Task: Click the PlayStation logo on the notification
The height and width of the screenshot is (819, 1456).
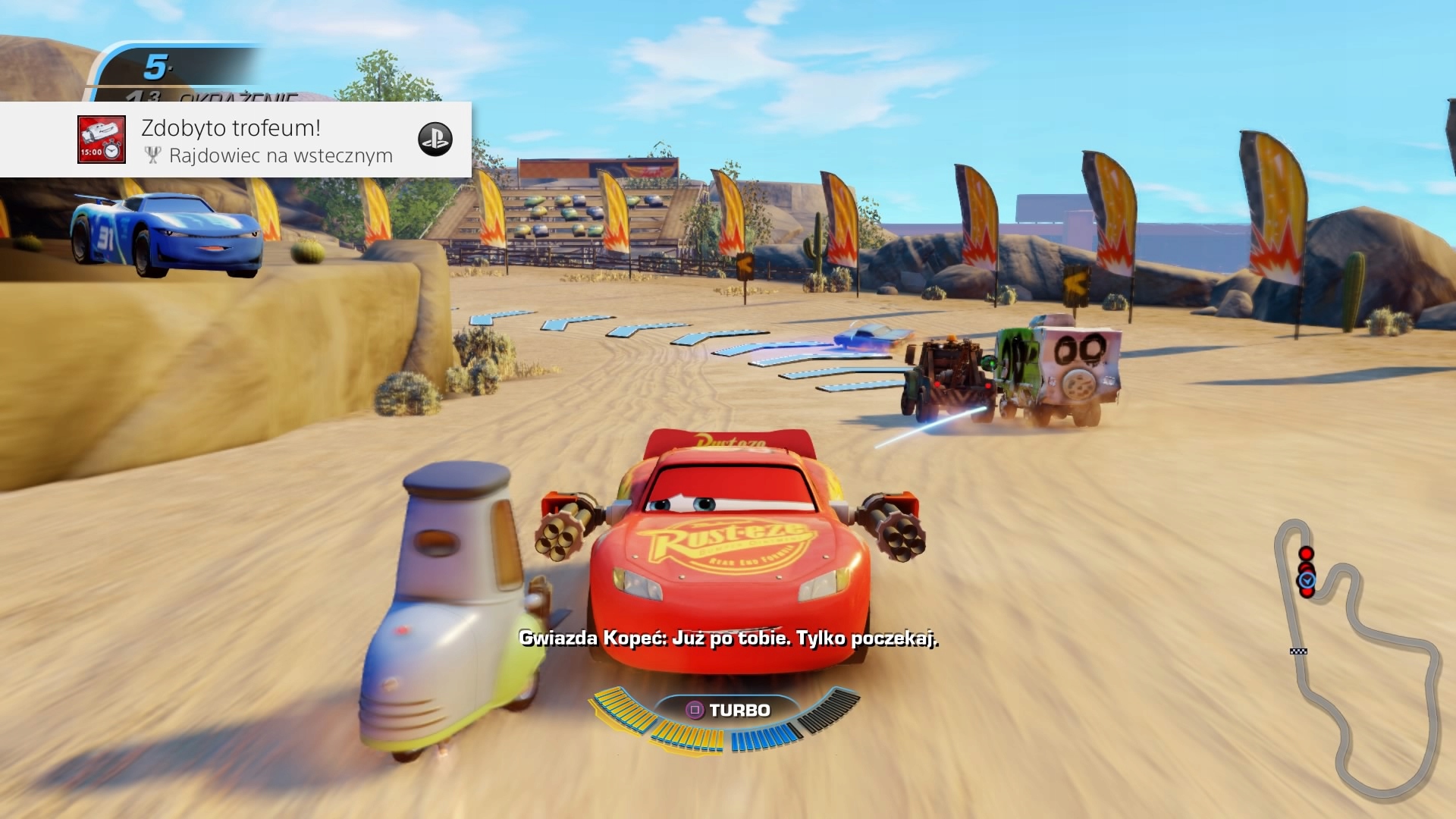Action: 435,140
